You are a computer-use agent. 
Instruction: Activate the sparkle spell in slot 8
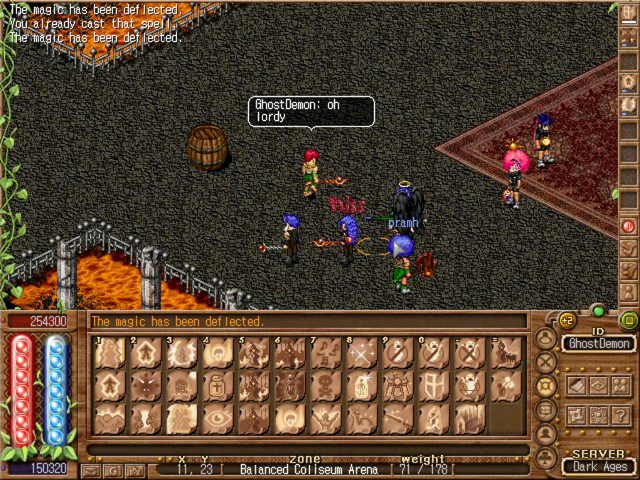[362, 354]
